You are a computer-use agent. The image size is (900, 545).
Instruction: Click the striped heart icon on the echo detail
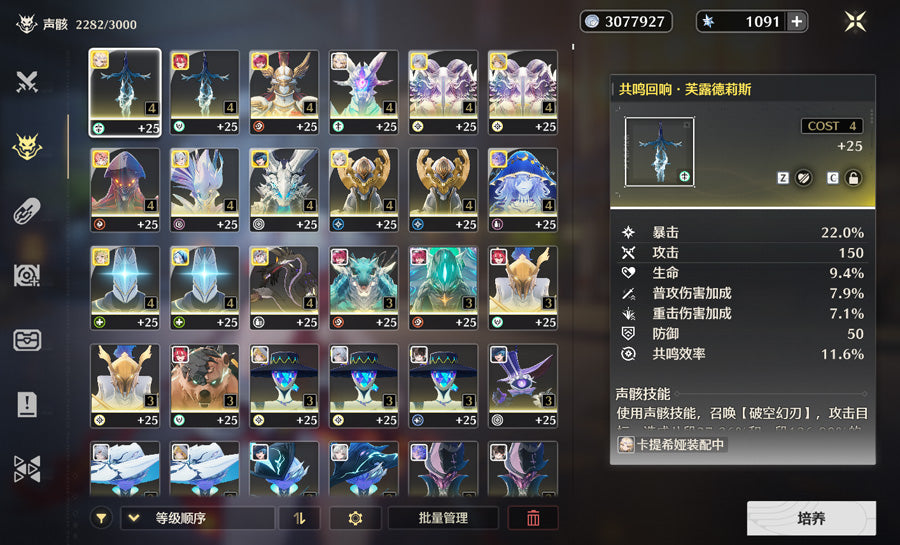coord(803,177)
